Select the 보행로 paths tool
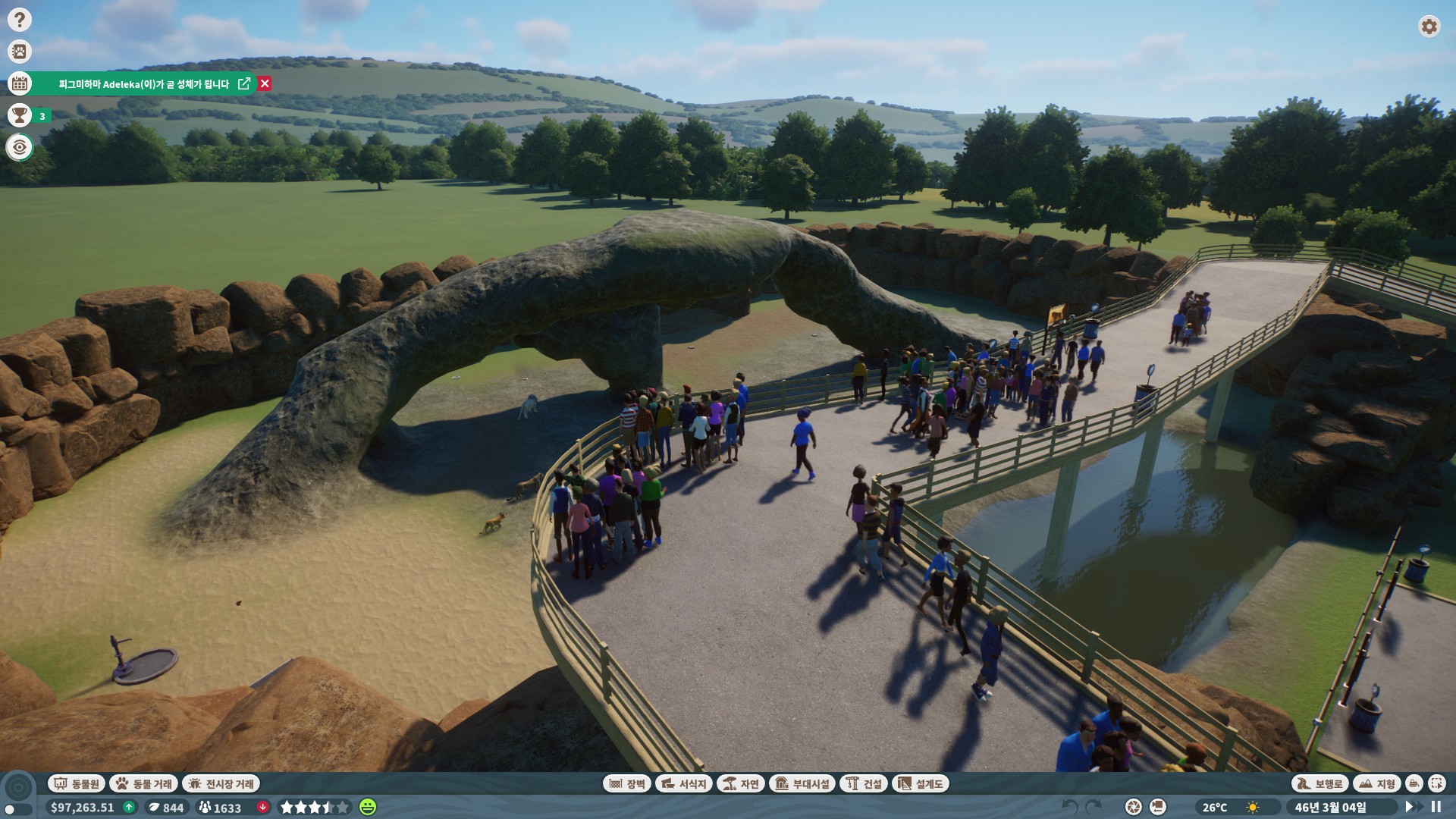The width and height of the screenshot is (1456, 819). tap(1320, 783)
